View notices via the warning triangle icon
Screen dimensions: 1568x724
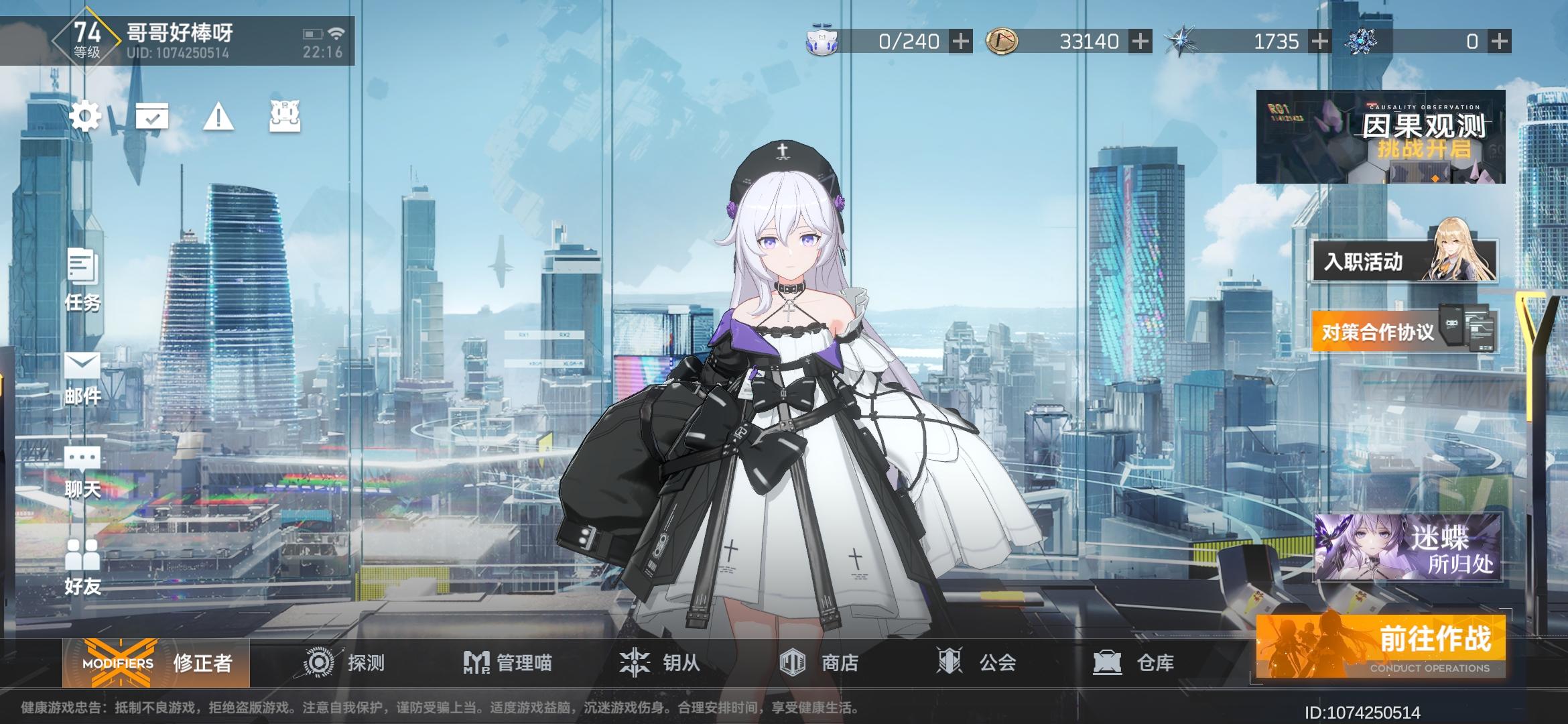[216, 118]
